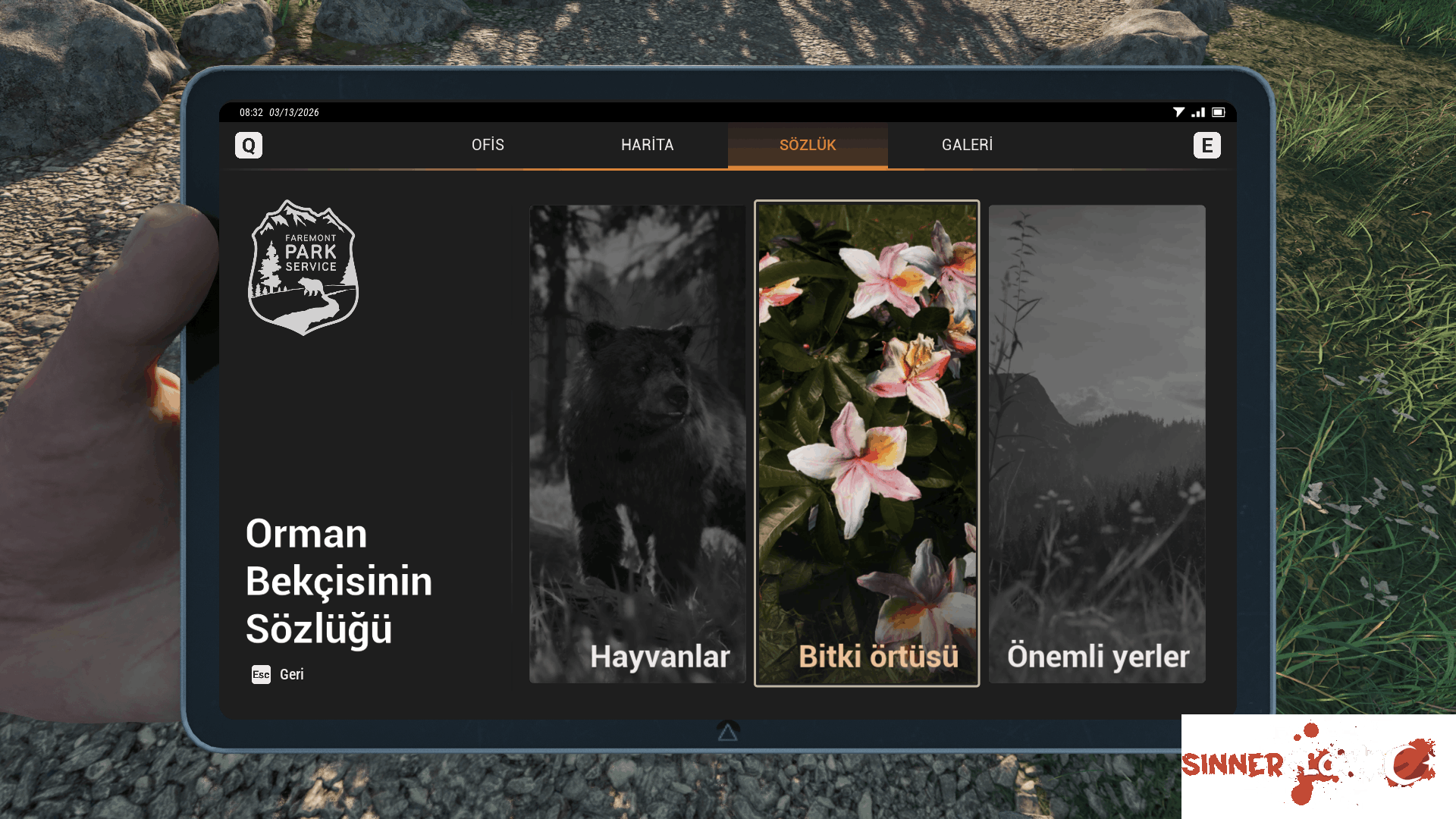
Task: Click the E shortcut icon top right
Action: coord(1207,145)
